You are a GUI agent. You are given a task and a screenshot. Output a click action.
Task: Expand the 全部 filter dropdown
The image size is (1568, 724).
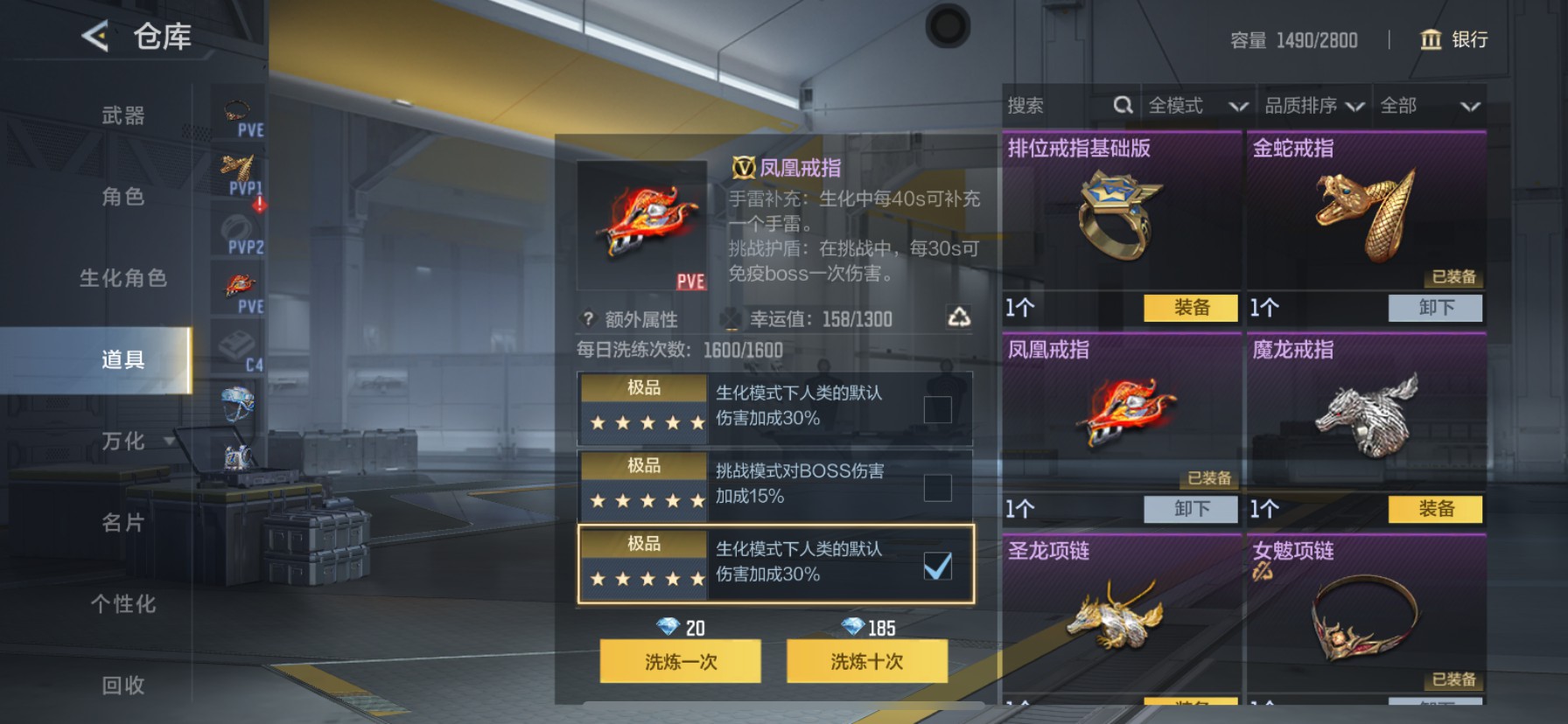coord(1428,105)
